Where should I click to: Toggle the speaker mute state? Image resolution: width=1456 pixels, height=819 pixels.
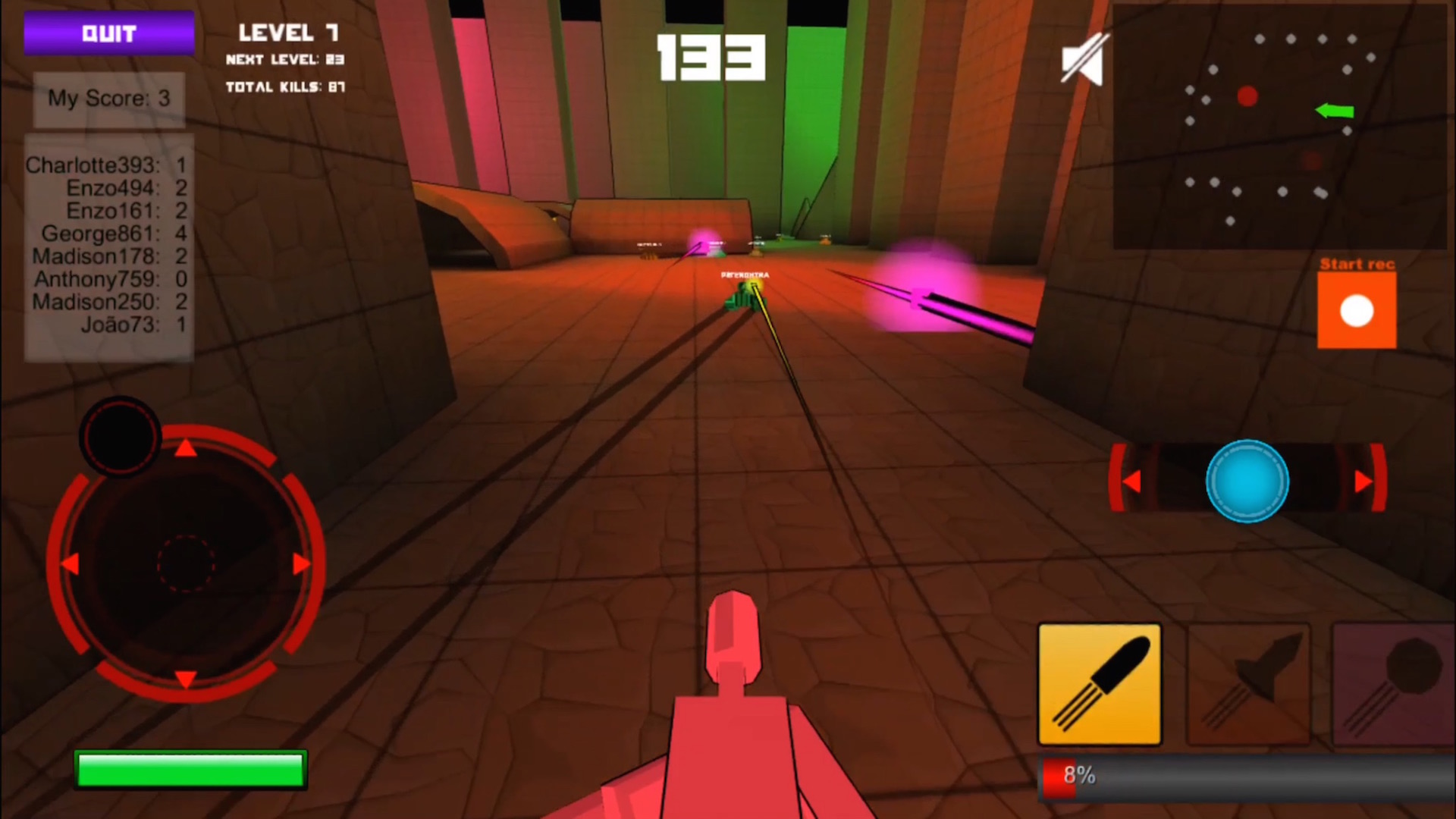1083,60
